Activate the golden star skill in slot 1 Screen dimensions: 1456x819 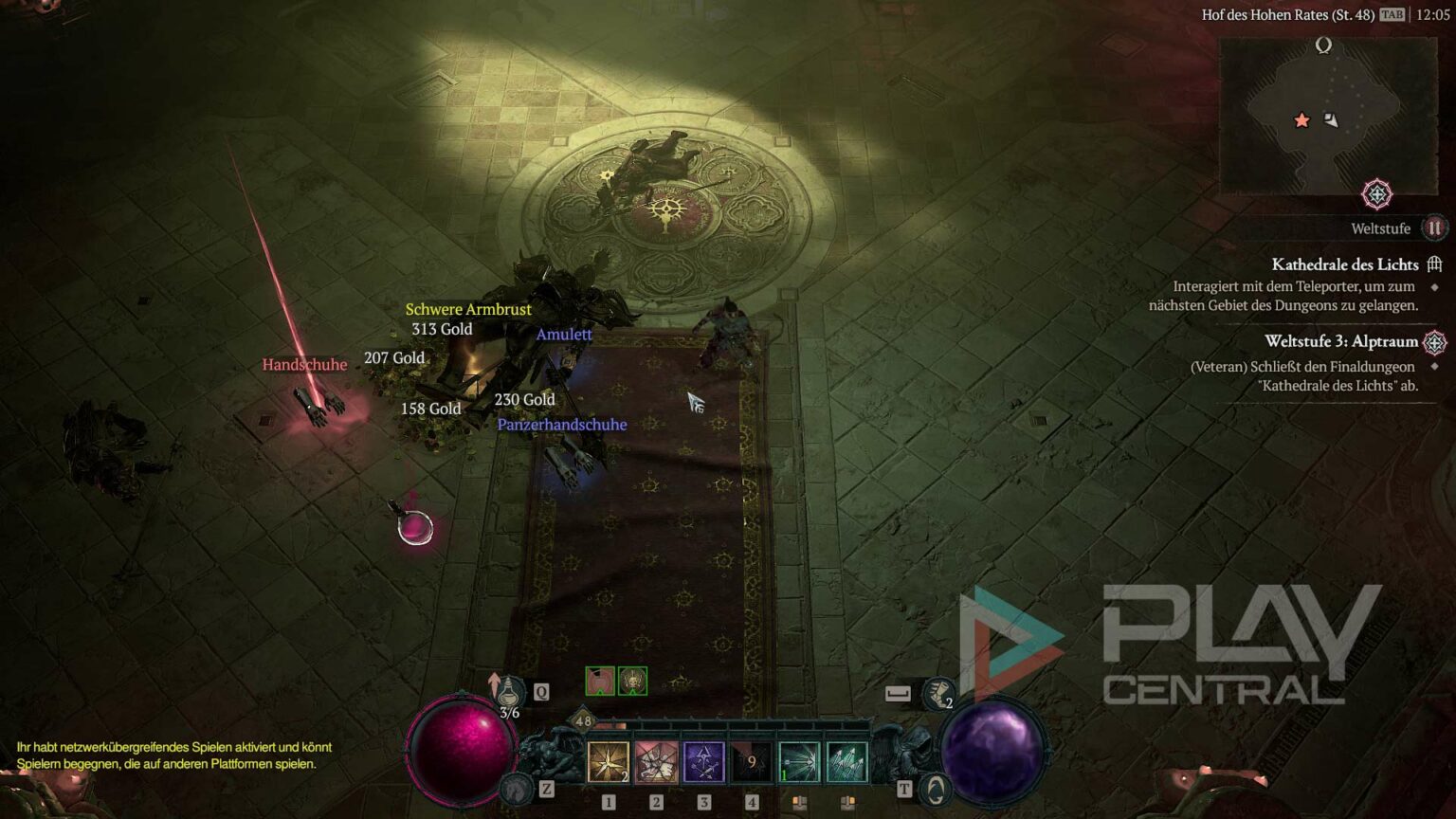(609, 763)
